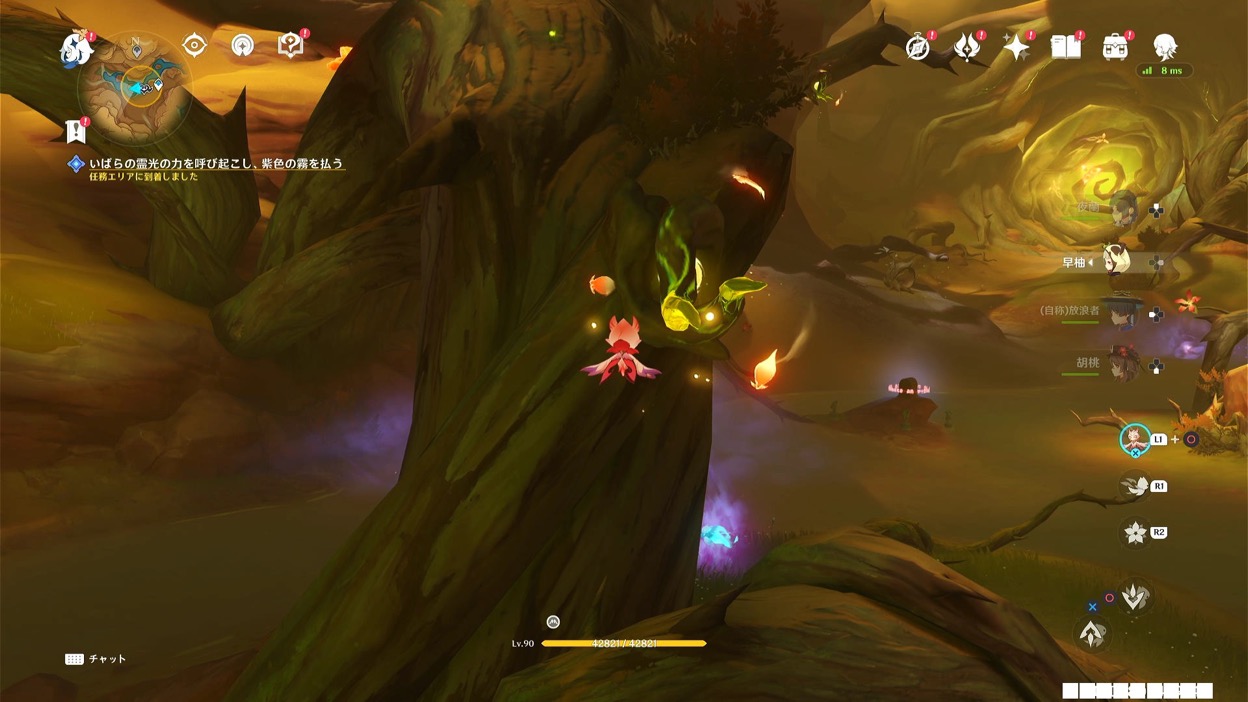The height and width of the screenshot is (702, 1248).
Task: Select the fox-masked companion skill icon
Action: [x=1134, y=439]
